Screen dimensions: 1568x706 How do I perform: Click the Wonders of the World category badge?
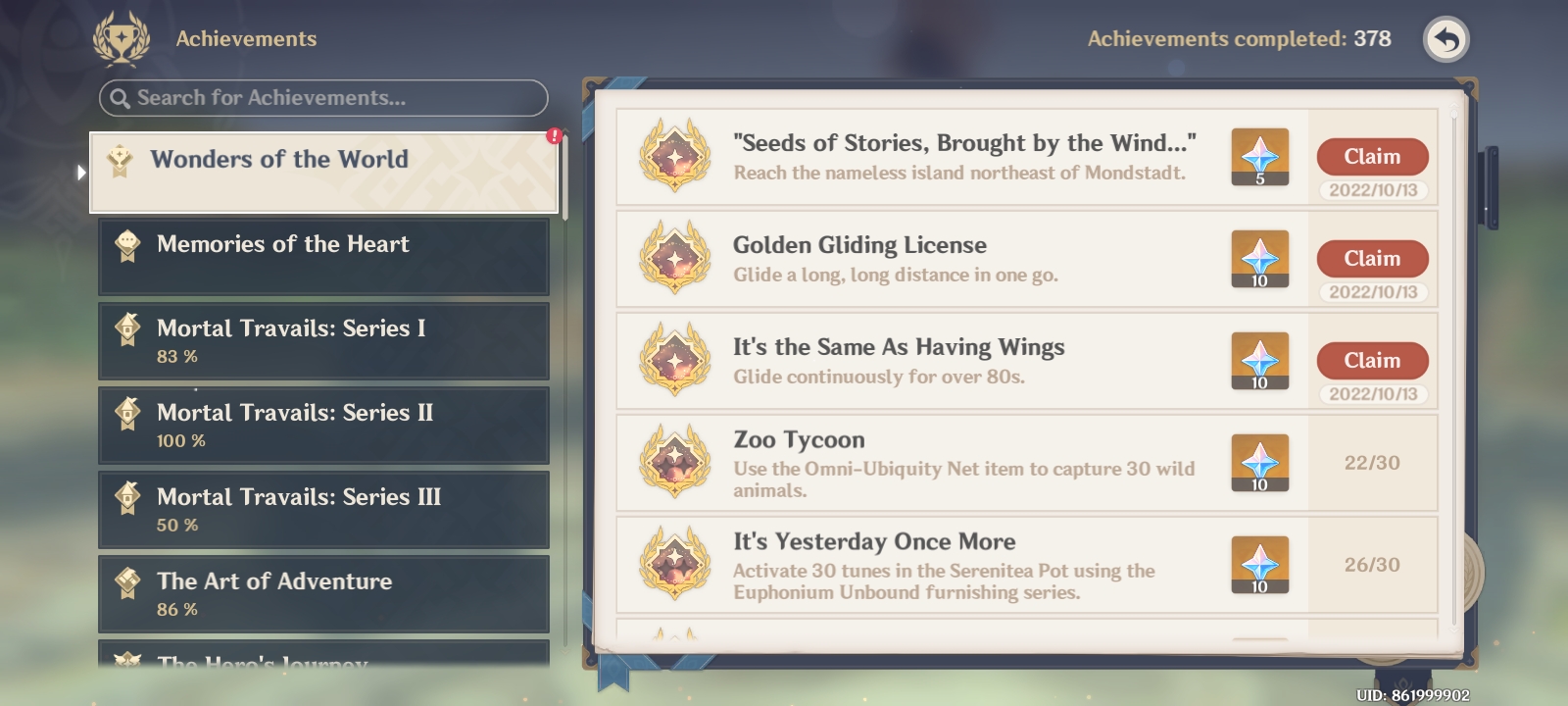coord(118,159)
